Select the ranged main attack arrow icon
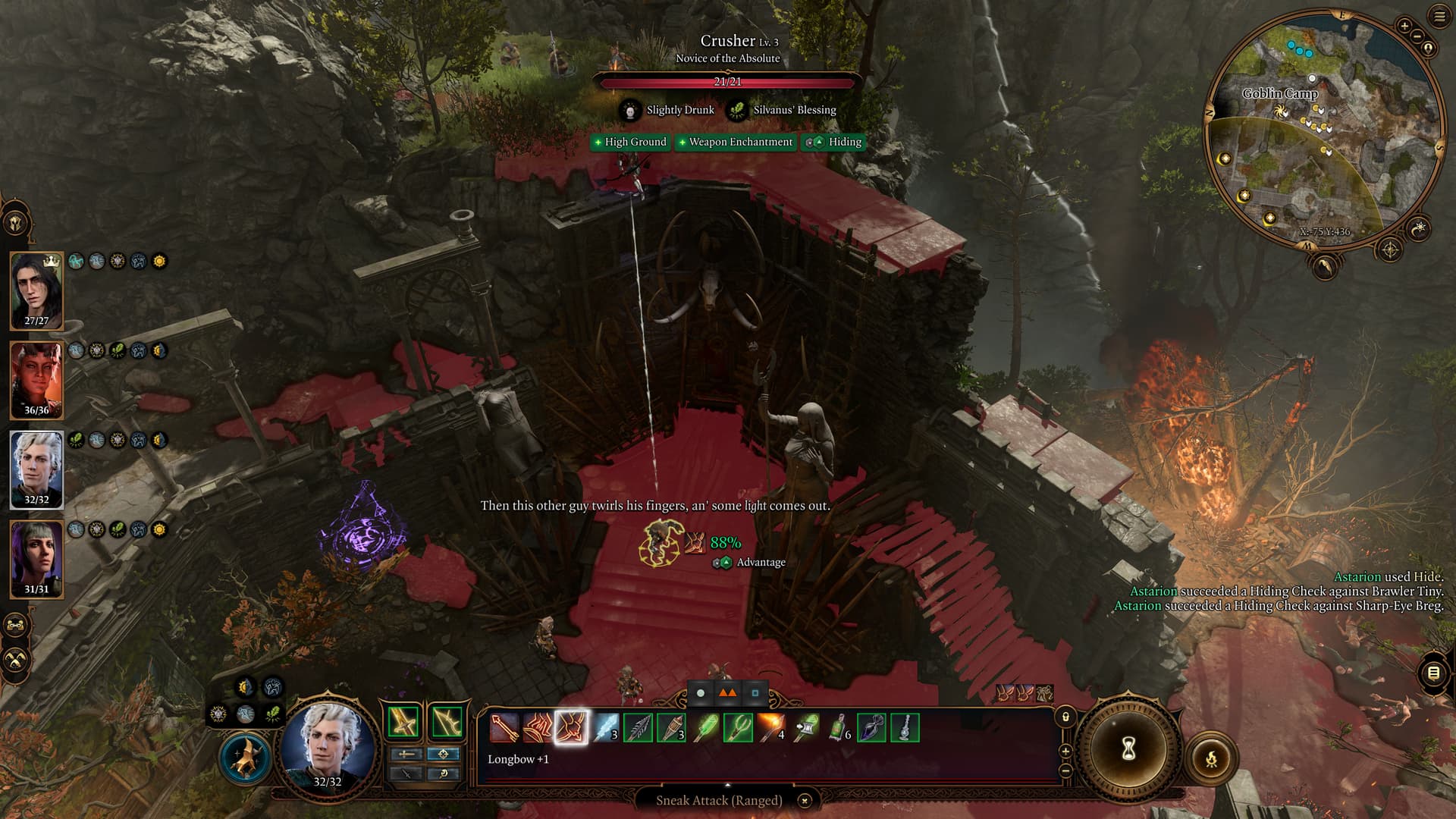1456x819 pixels. coord(504,728)
